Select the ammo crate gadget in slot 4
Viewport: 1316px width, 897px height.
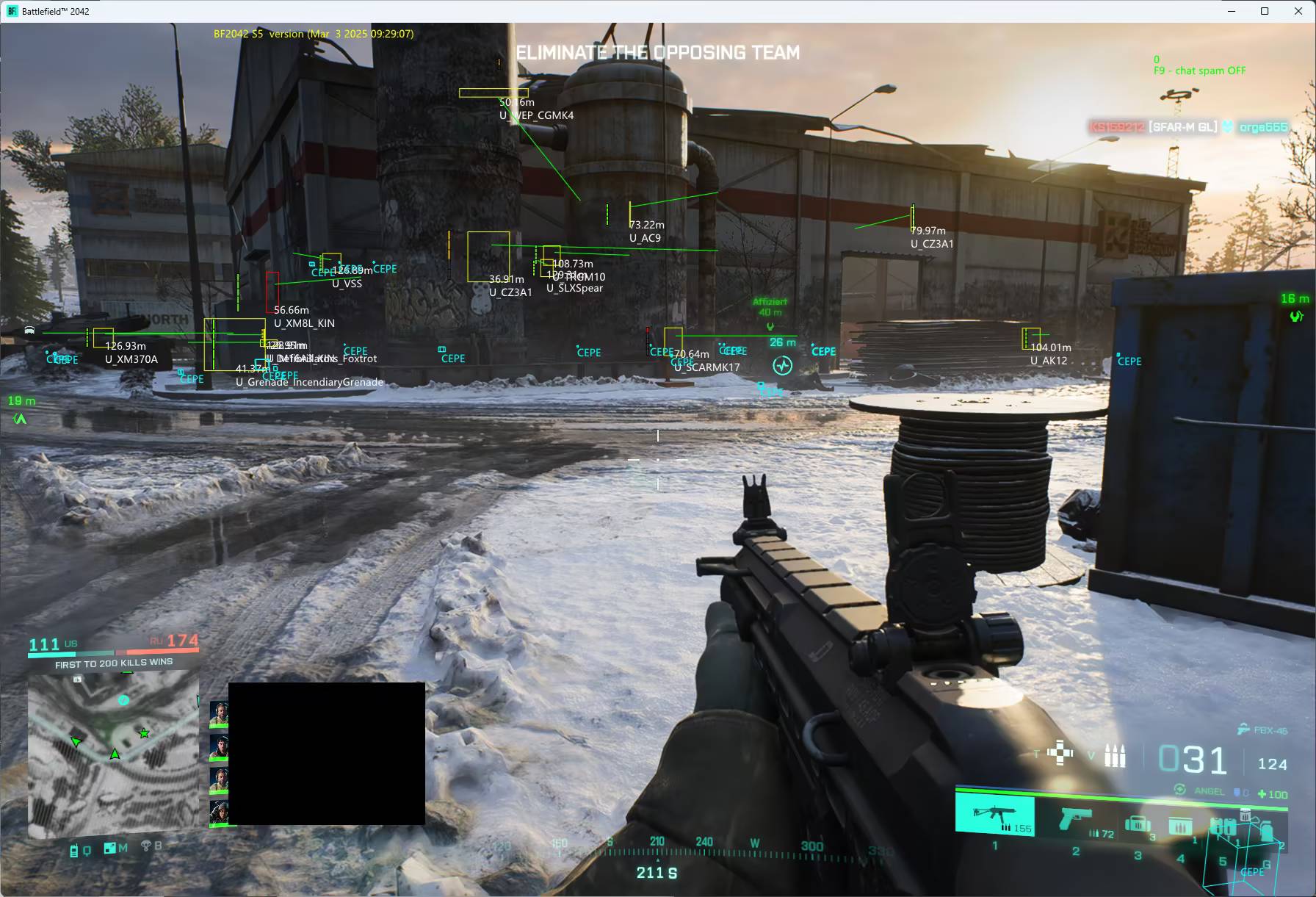pos(1179,826)
